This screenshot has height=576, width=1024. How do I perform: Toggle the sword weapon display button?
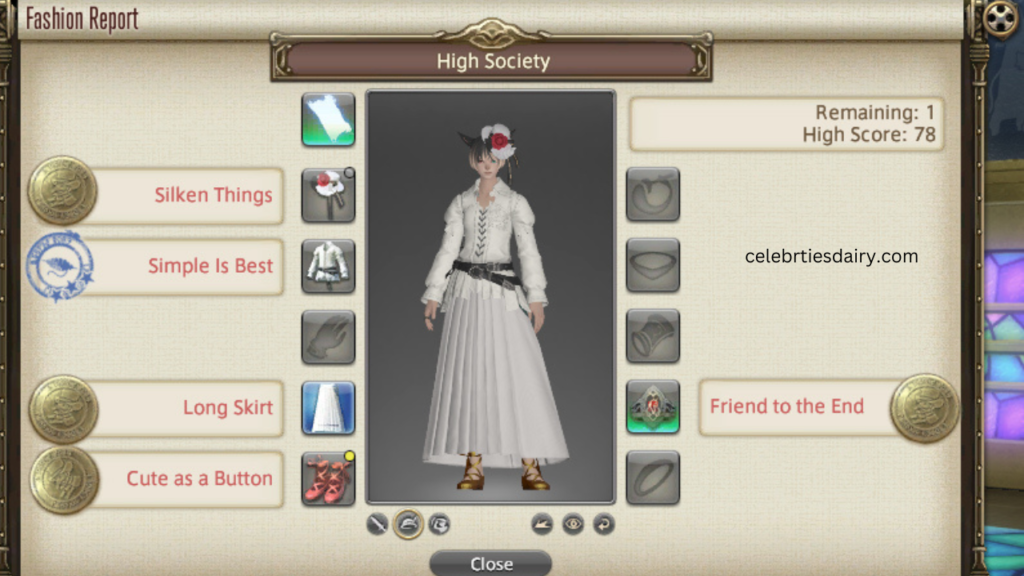[x=377, y=523]
